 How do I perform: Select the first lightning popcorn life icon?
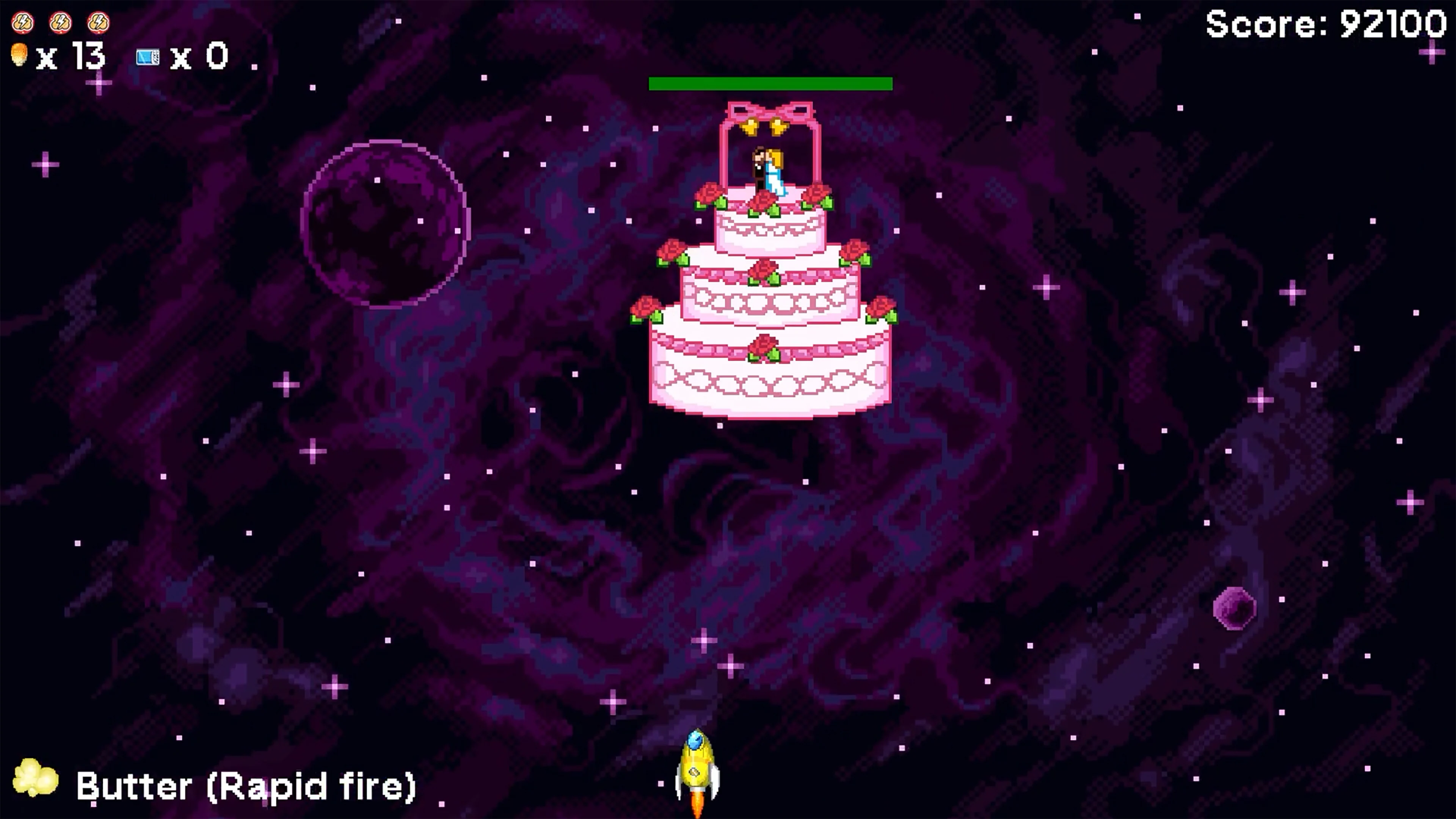(x=23, y=23)
